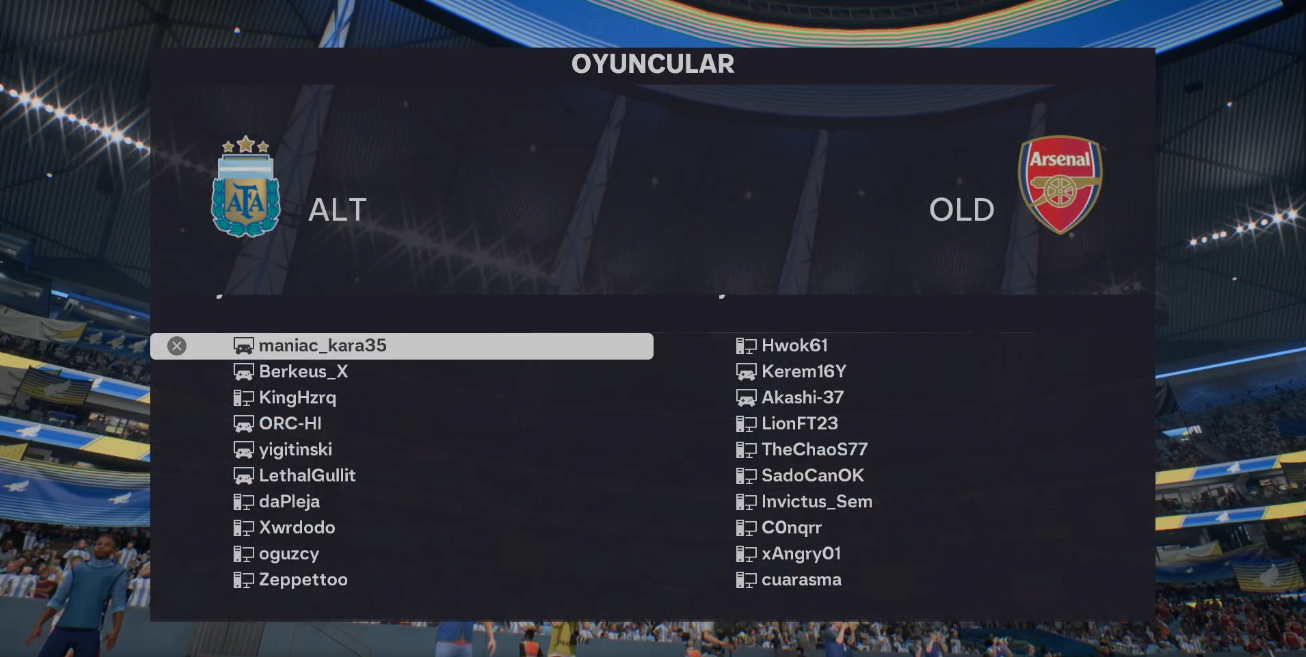Select the maniac_kara35 player row
1306x657 pixels.
(x=322, y=346)
